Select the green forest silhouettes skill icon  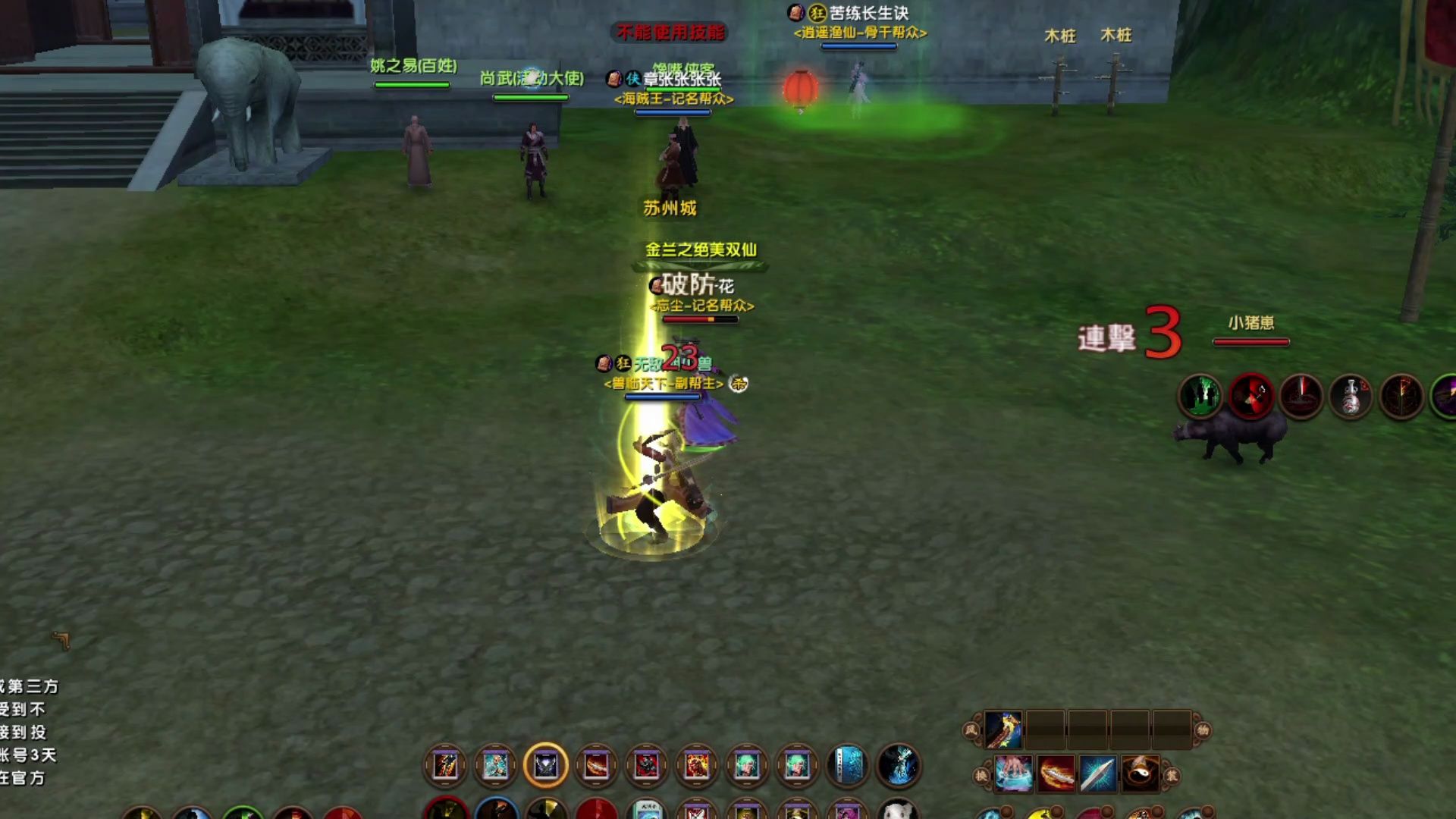click(1200, 397)
